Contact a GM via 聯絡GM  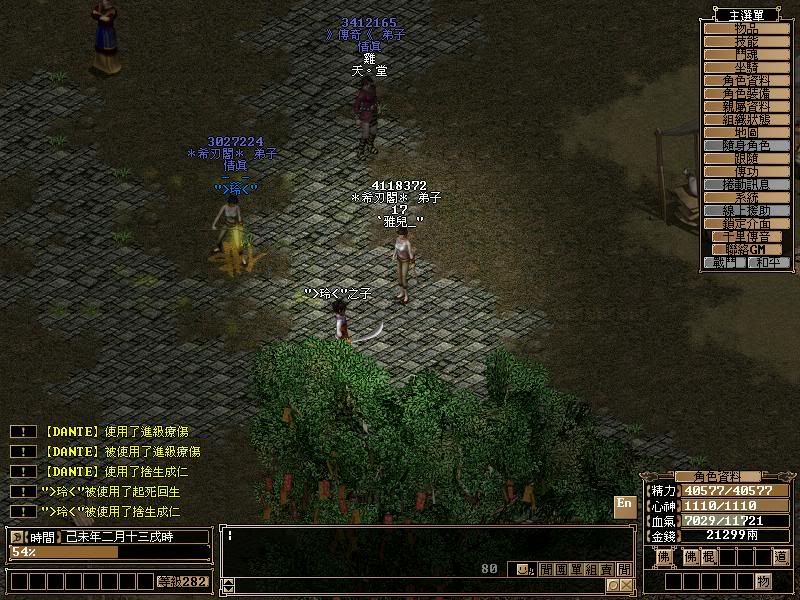[746, 250]
